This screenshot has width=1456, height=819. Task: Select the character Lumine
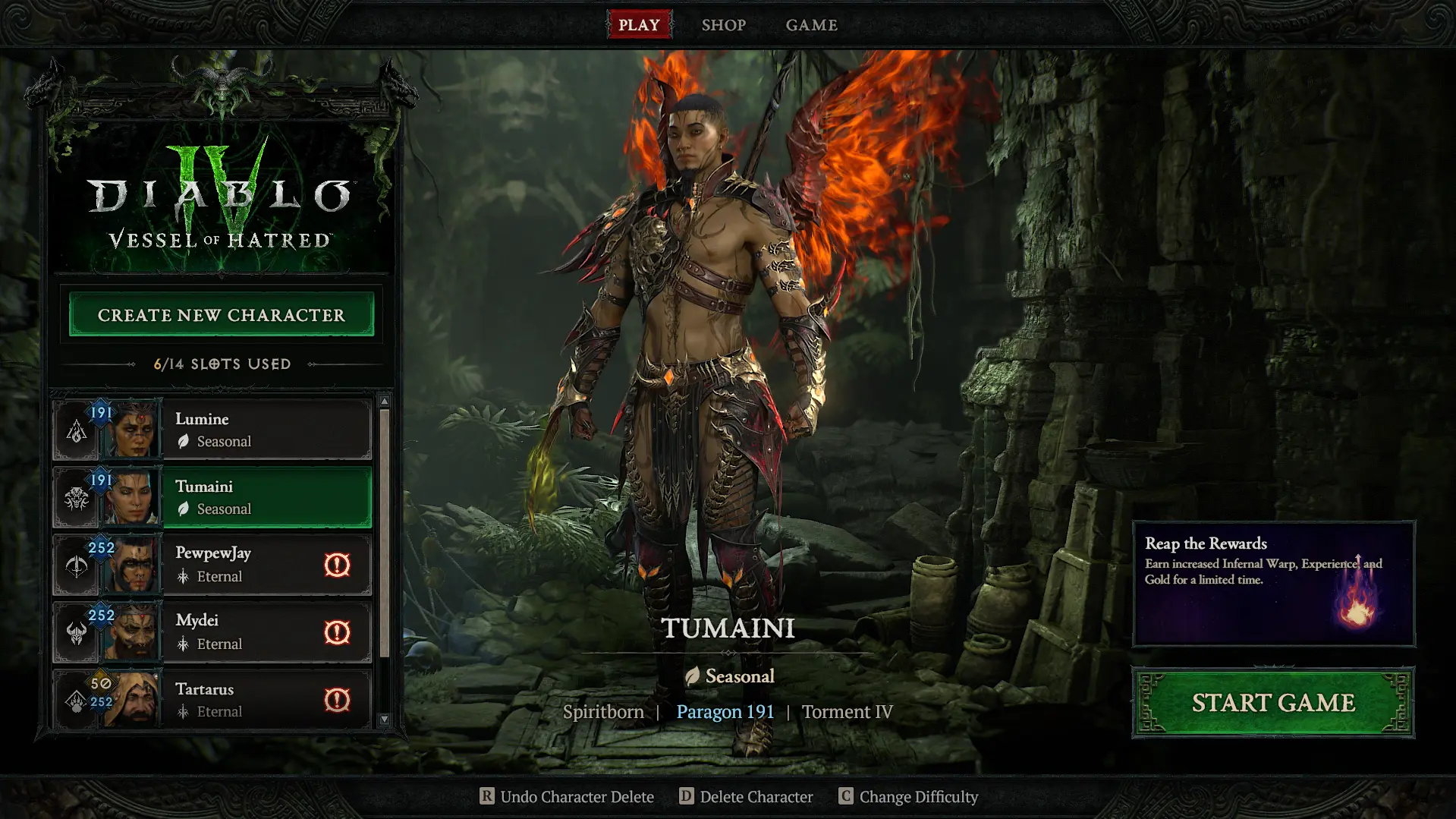[266, 430]
